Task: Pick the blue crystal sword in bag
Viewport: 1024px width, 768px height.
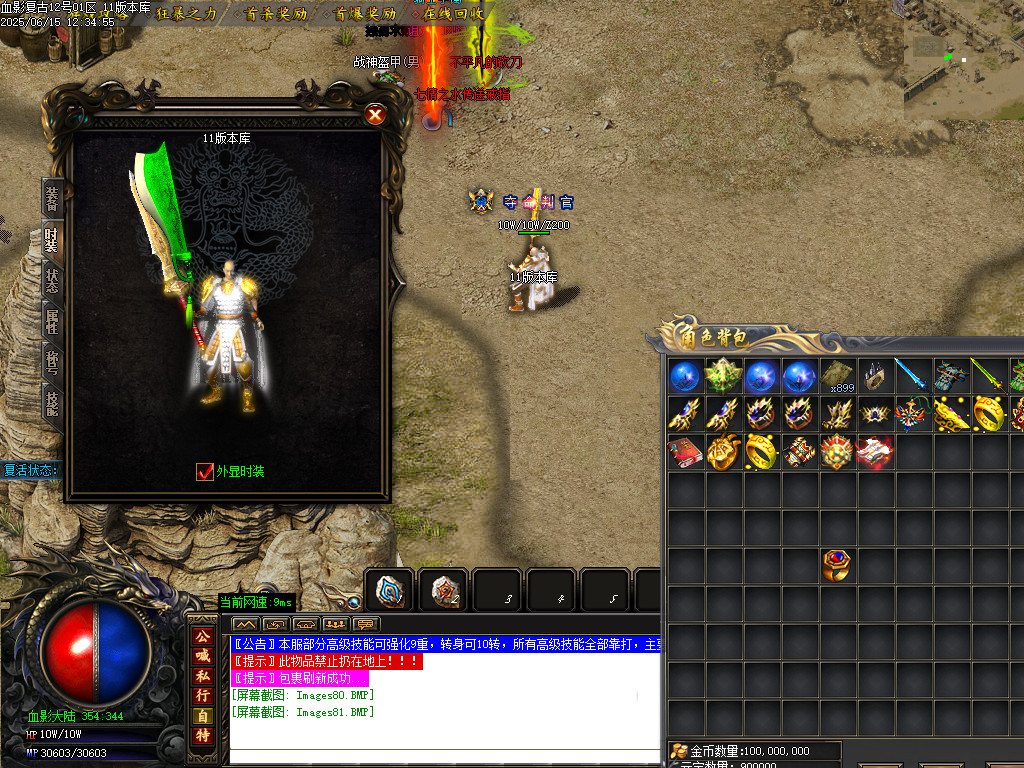Action: click(913, 376)
